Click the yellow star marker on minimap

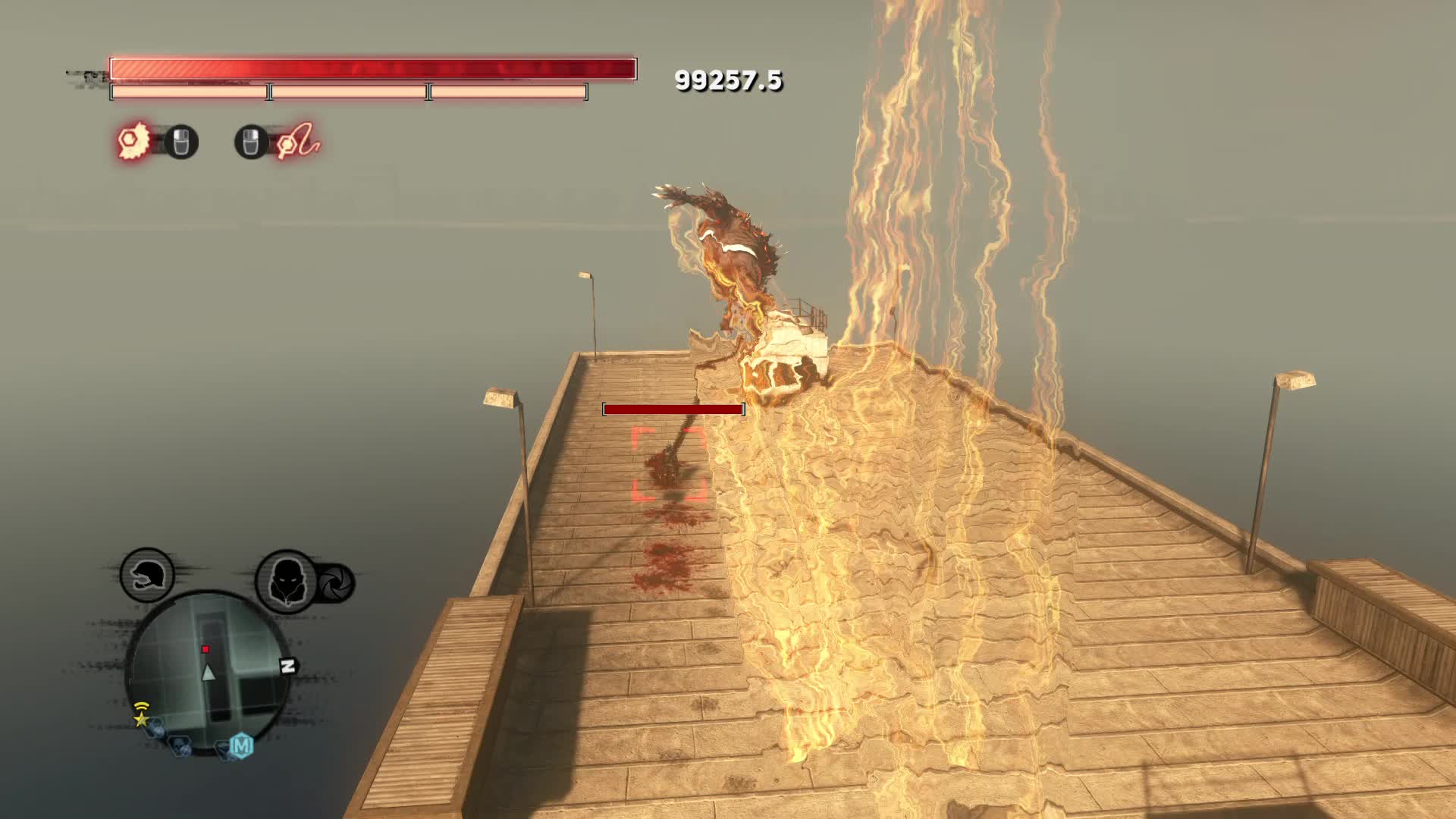tap(141, 718)
